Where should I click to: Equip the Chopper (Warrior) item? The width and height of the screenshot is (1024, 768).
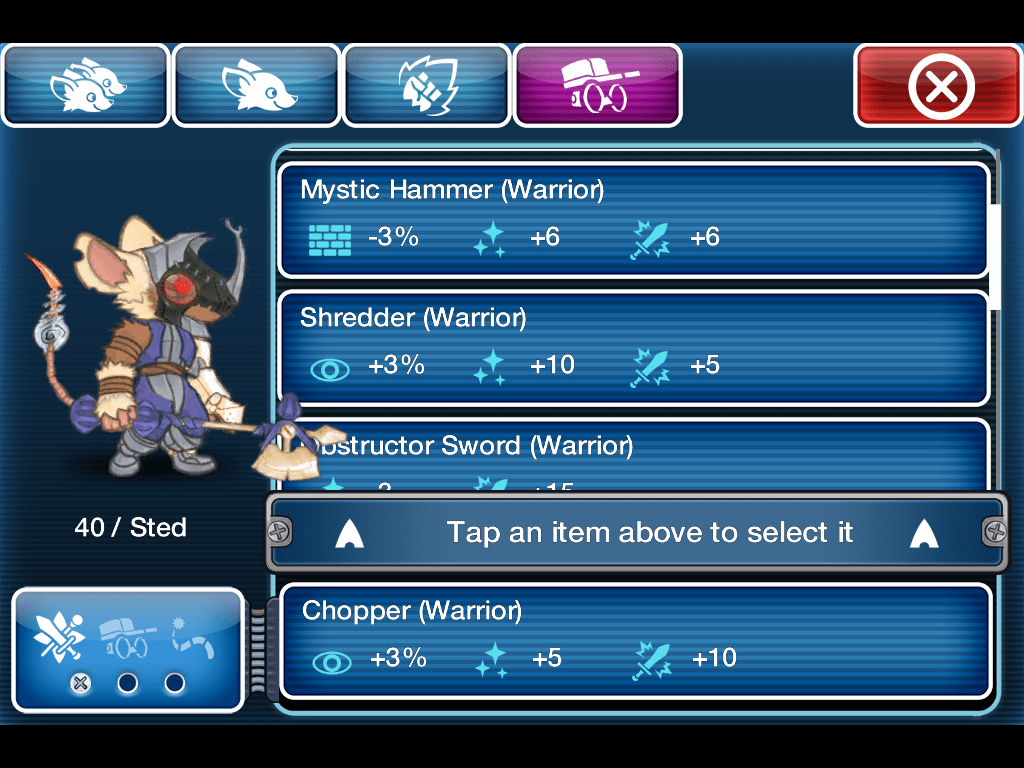click(x=634, y=640)
